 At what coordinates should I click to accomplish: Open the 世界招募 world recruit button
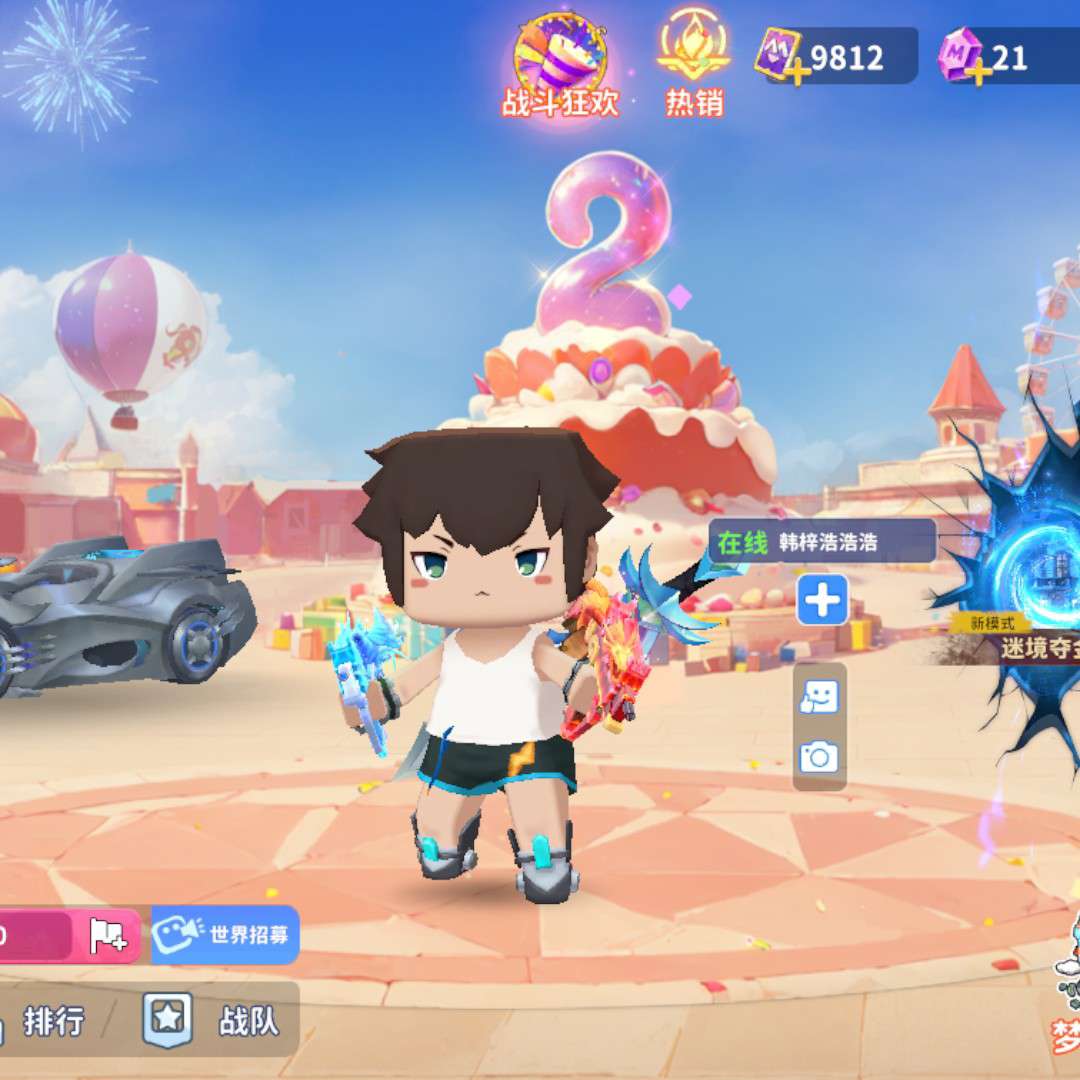pyautogui.click(x=226, y=935)
